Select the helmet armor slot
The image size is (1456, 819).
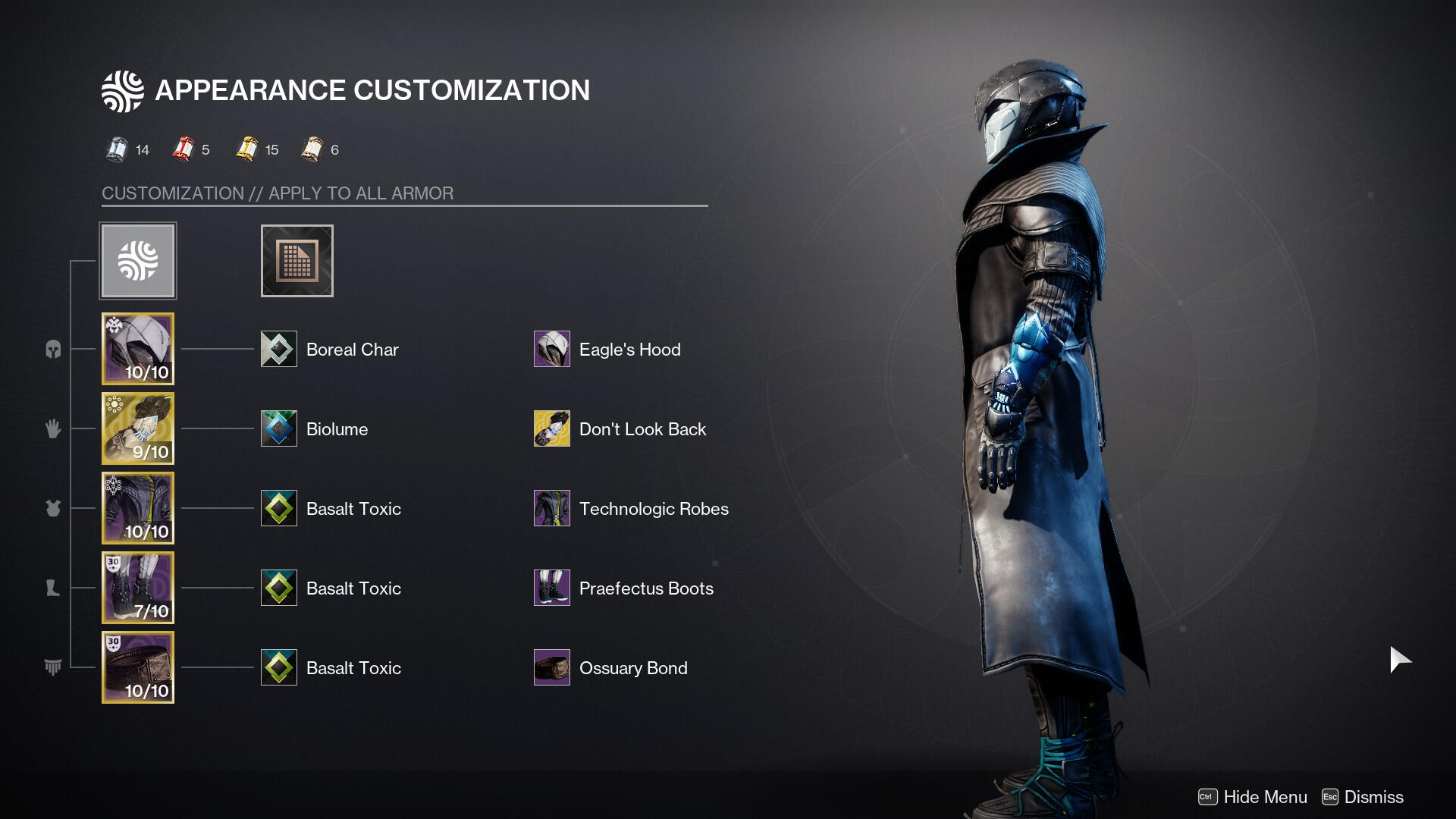pos(138,349)
